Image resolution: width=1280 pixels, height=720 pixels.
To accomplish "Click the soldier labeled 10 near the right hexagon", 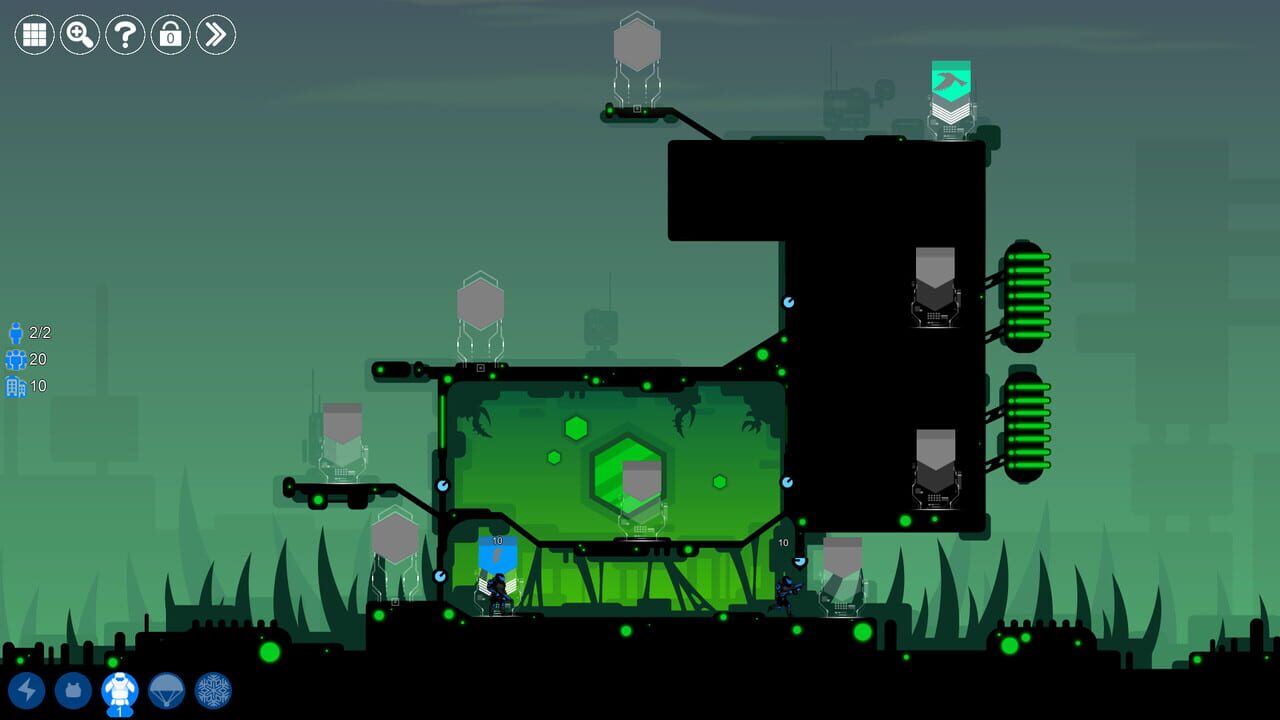I will [x=787, y=590].
